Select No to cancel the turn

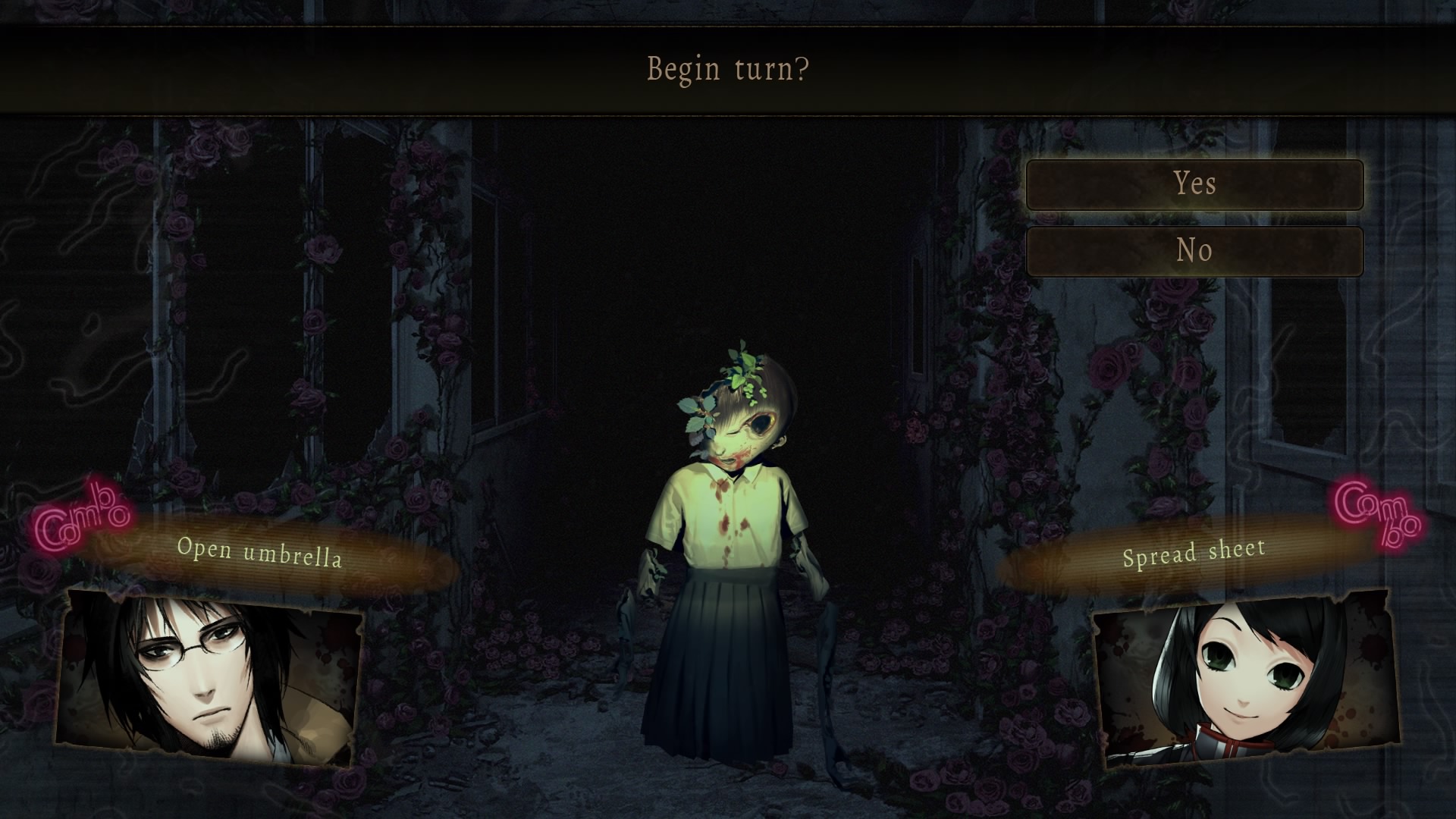[x=1194, y=251]
